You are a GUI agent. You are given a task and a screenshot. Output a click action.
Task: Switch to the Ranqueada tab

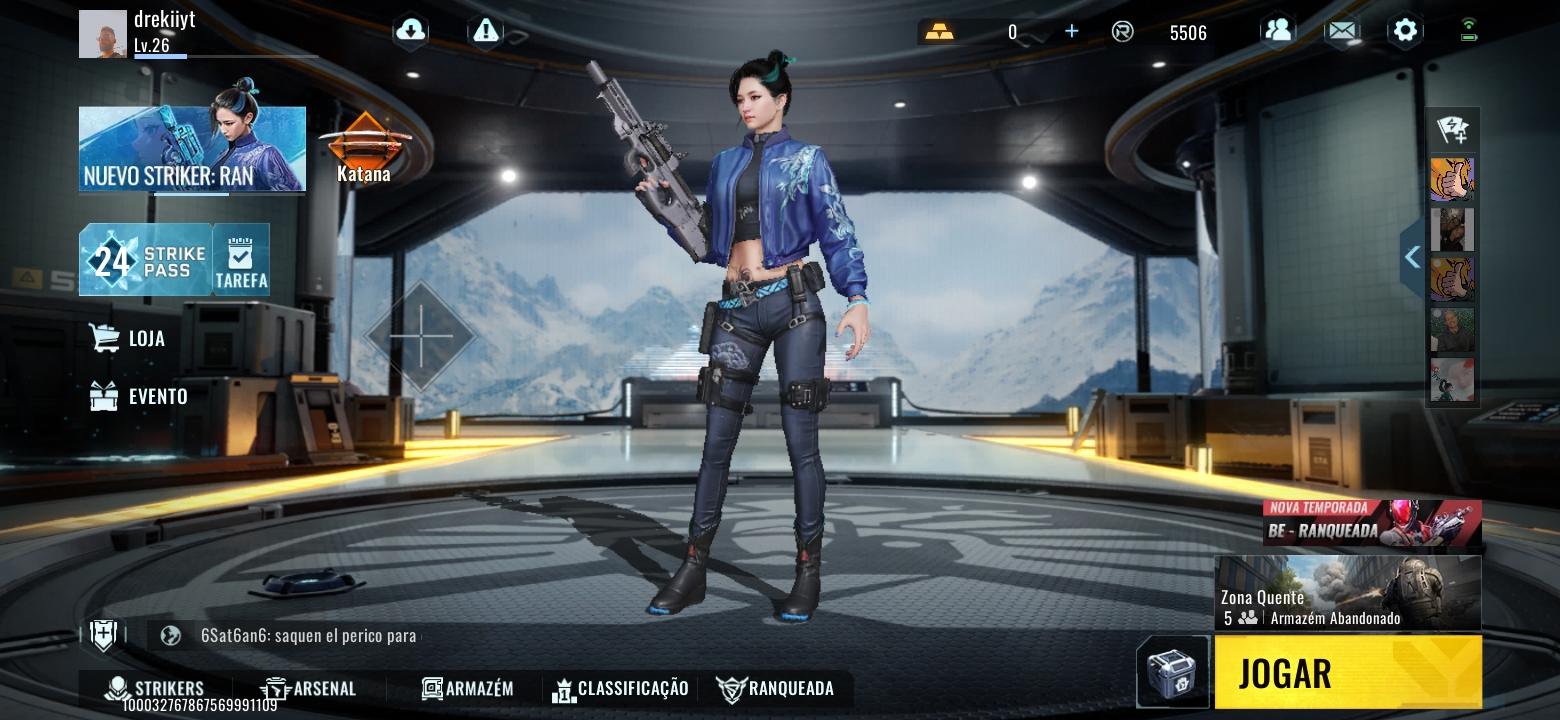(775, 688)
